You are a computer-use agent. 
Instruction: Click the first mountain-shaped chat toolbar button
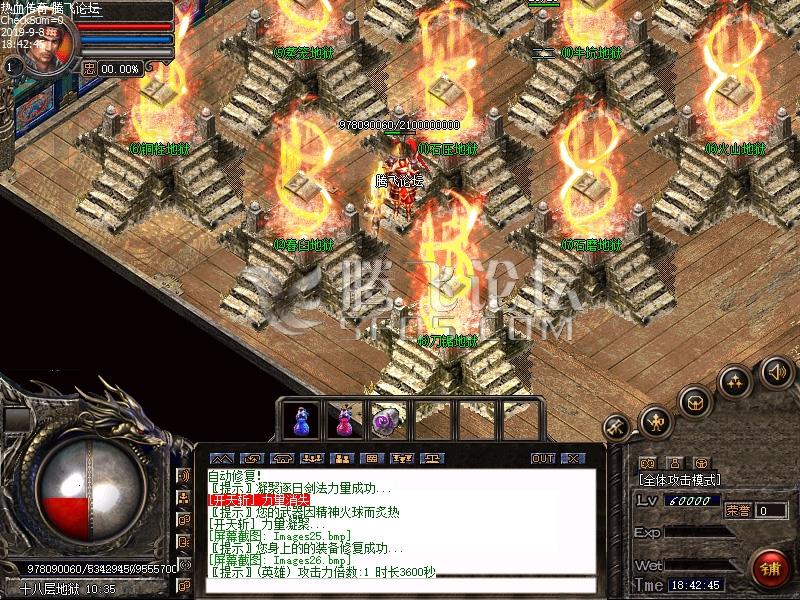(222, 458)
